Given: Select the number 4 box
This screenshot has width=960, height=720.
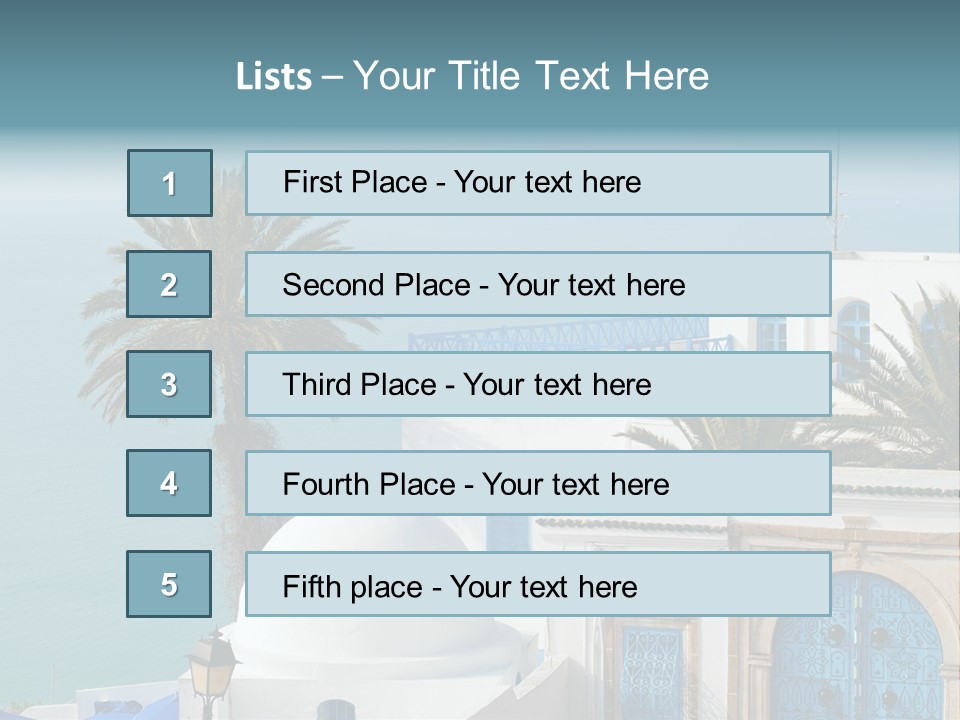Looking at the screenshot, I should 169,483.
